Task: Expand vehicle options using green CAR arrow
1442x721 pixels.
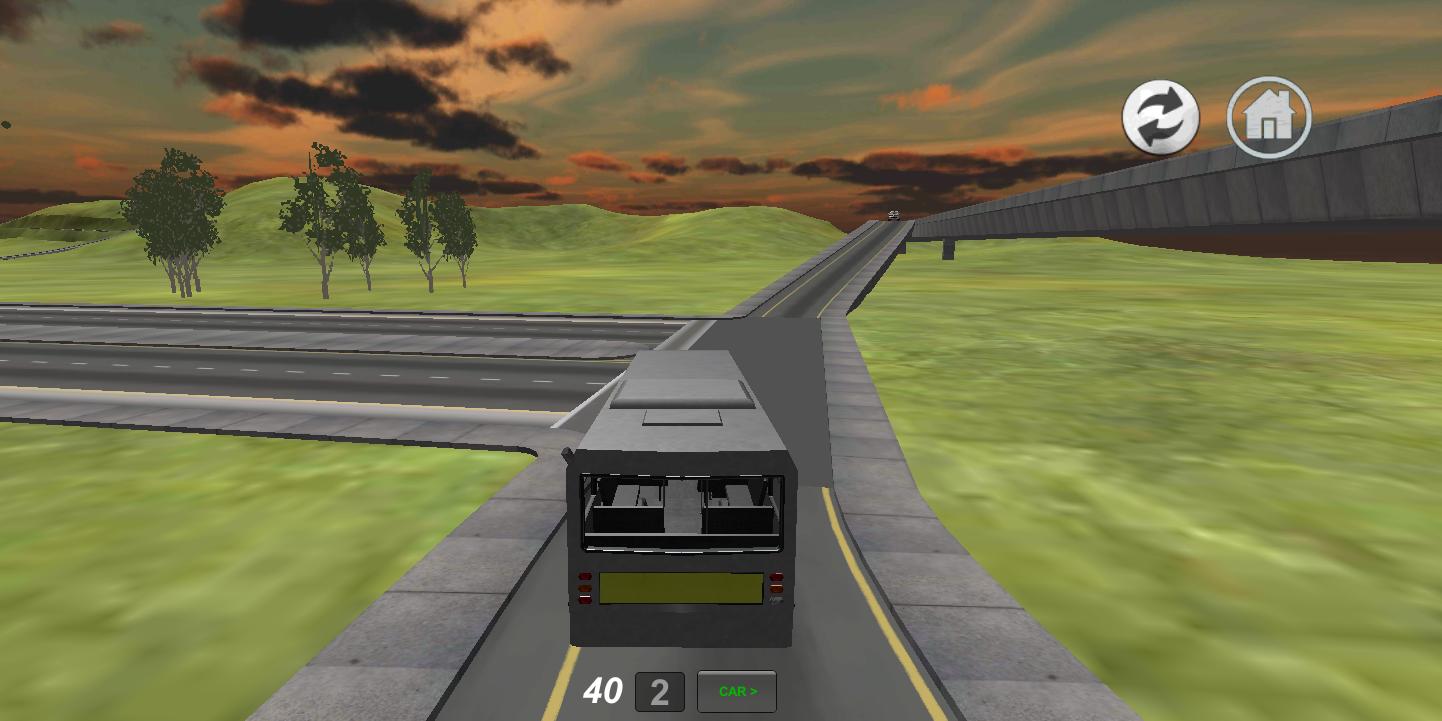Action: (736, 691)
